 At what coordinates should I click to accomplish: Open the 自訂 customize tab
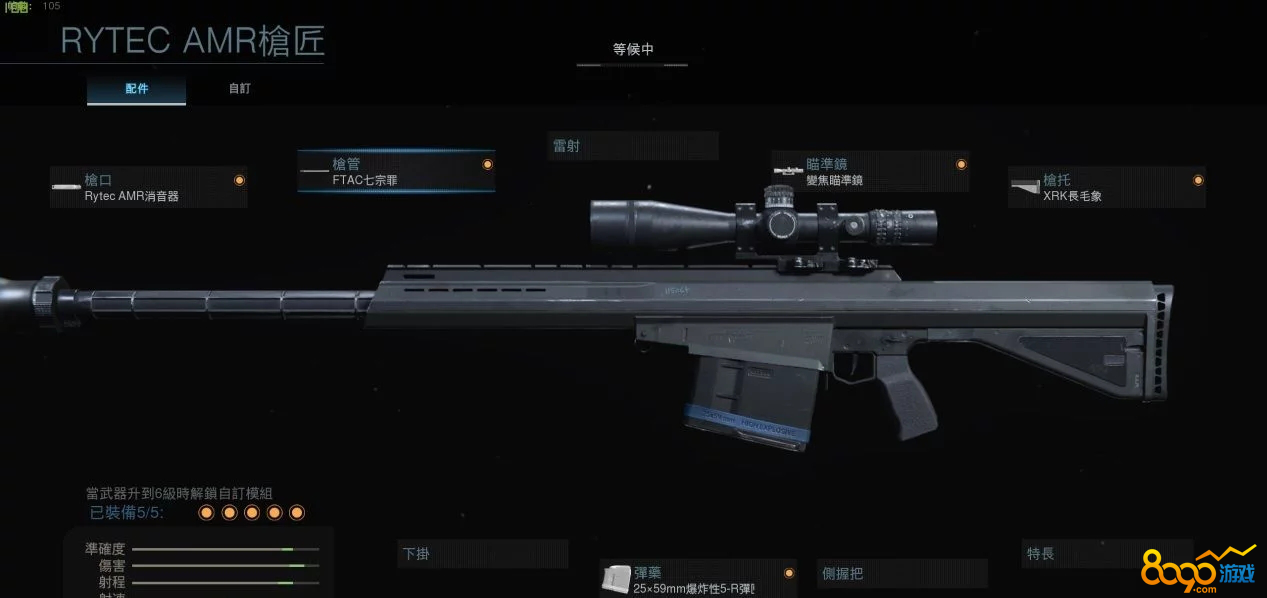(240, 89)
